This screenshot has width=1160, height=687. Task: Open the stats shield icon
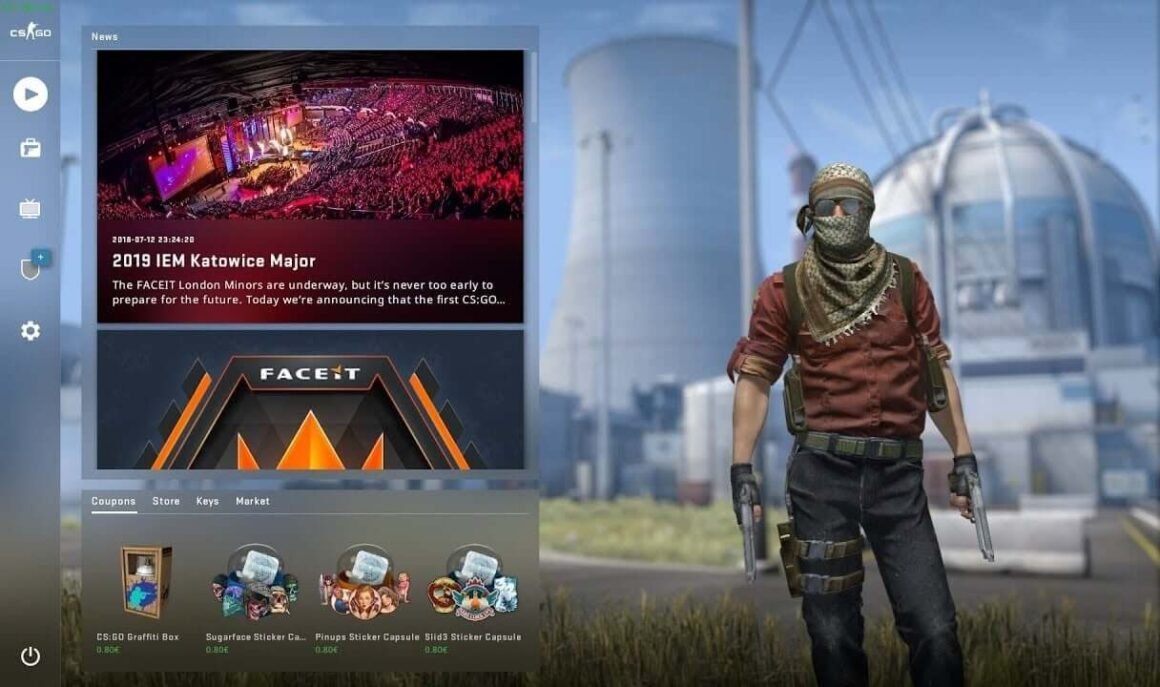tap(30, 268)
